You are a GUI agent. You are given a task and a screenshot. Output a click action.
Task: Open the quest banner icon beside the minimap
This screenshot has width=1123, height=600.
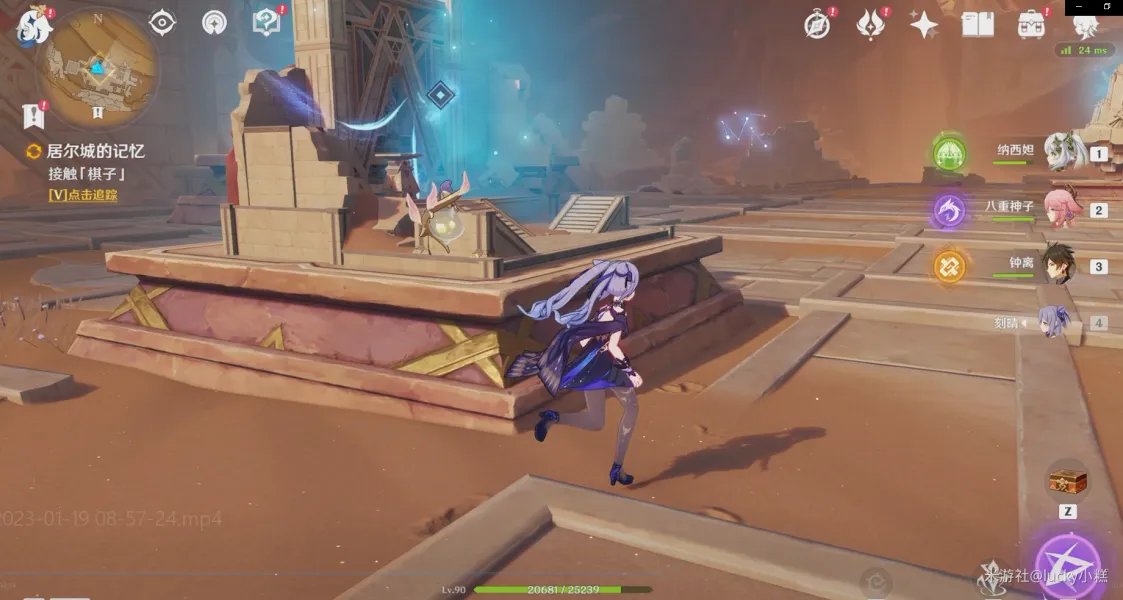pyautogui.click(x=35, y=115)
